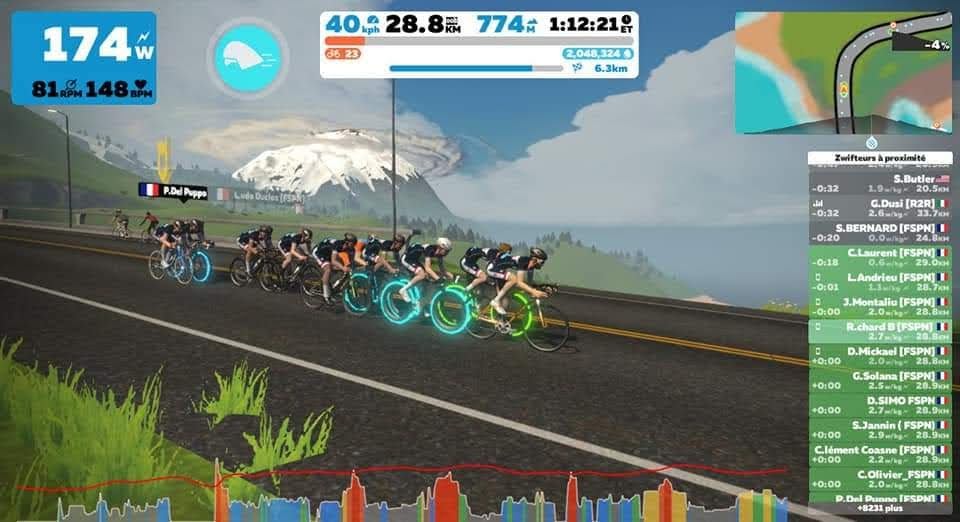The width and height of the screenshot is (960, 522).
Task: Choose C.Olivier_FSPN in the riders list
Action: click(879, 478)
